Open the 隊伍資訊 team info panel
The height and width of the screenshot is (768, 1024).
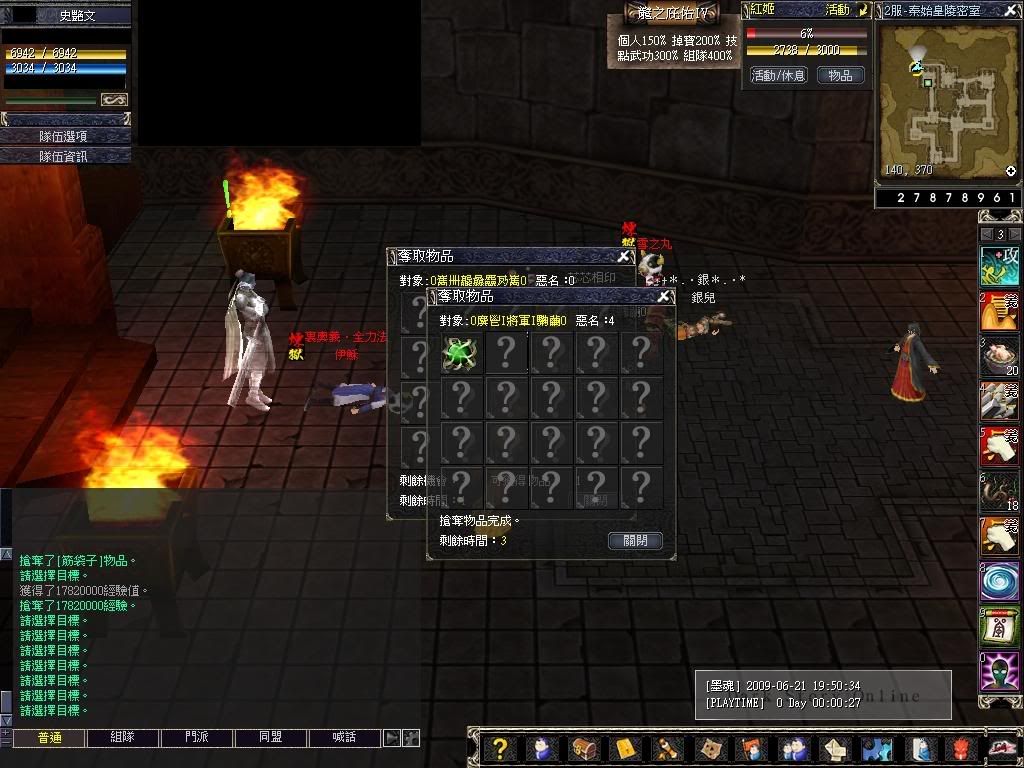click(x=65, y=156)
